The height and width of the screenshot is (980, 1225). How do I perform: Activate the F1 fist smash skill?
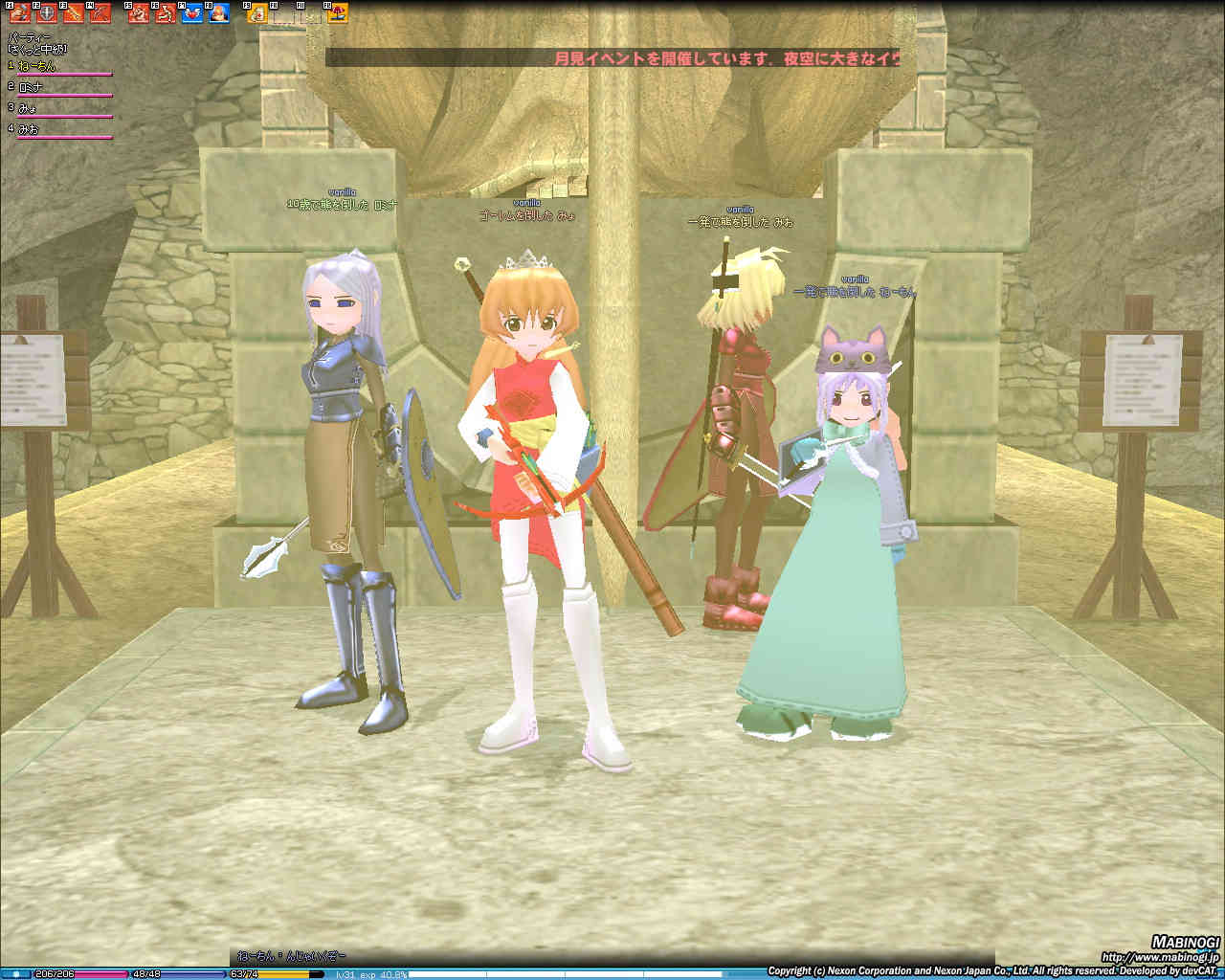(x=20, y=13)
